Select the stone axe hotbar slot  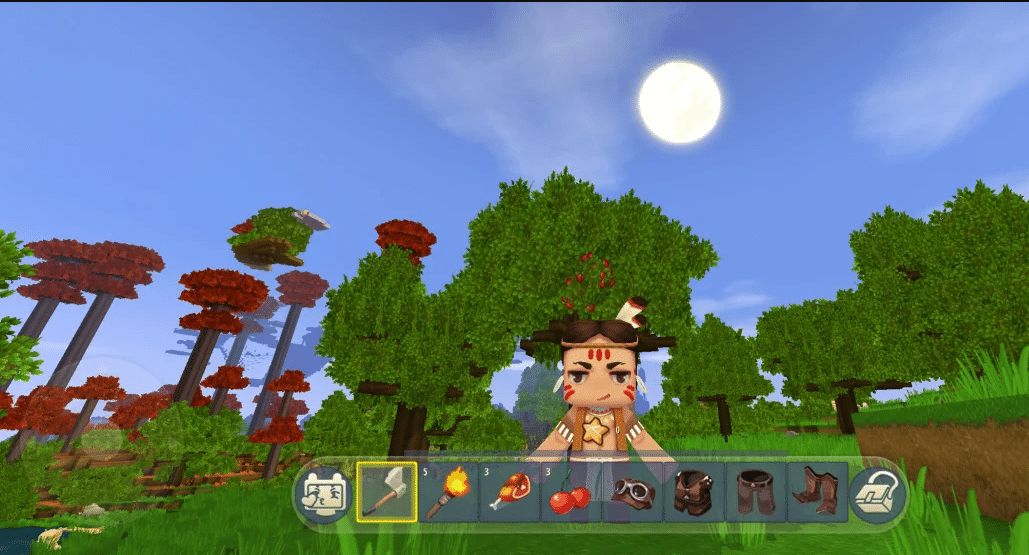[387, 492]
